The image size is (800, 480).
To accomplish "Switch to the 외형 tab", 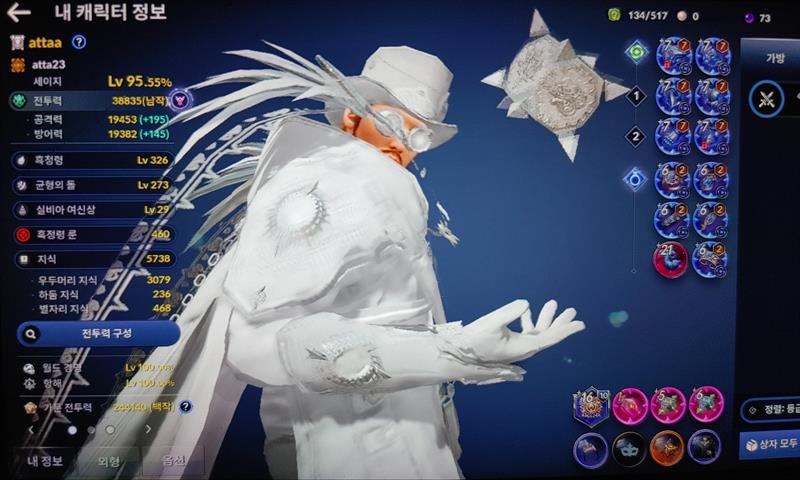I will click(x=108, y=461).
